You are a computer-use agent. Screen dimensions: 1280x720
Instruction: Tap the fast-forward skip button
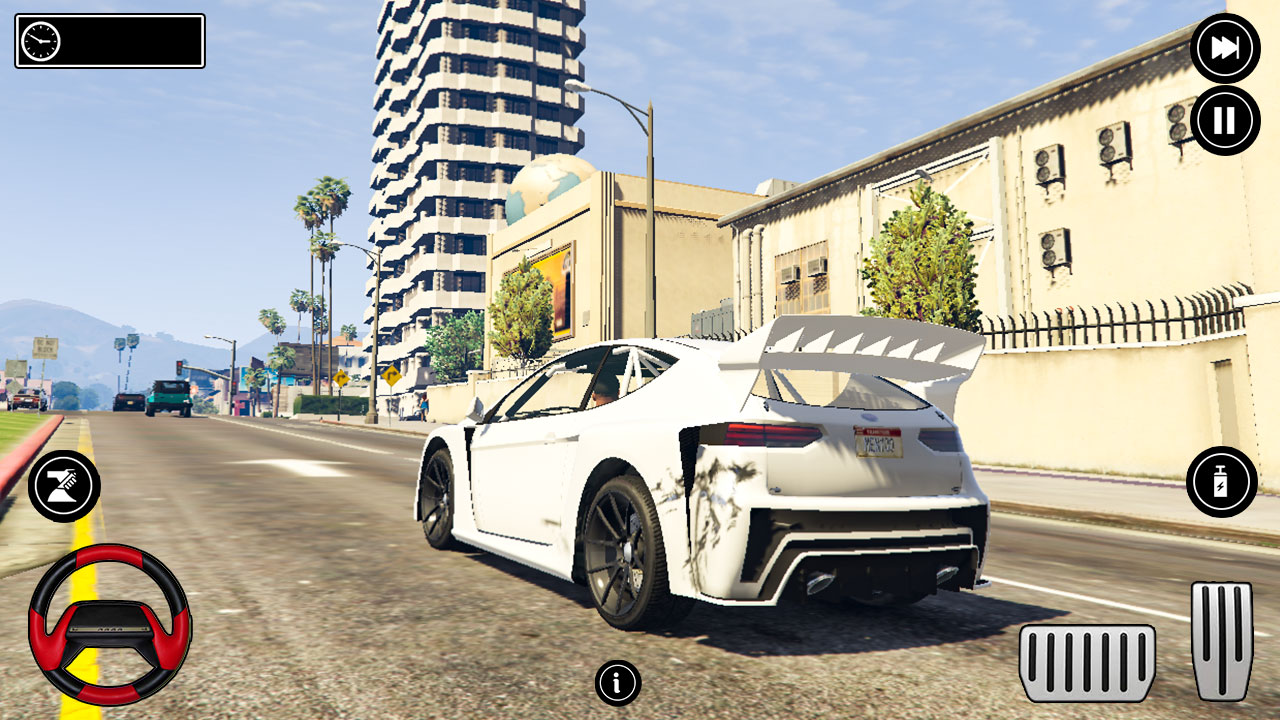[x=1225, y=48]
